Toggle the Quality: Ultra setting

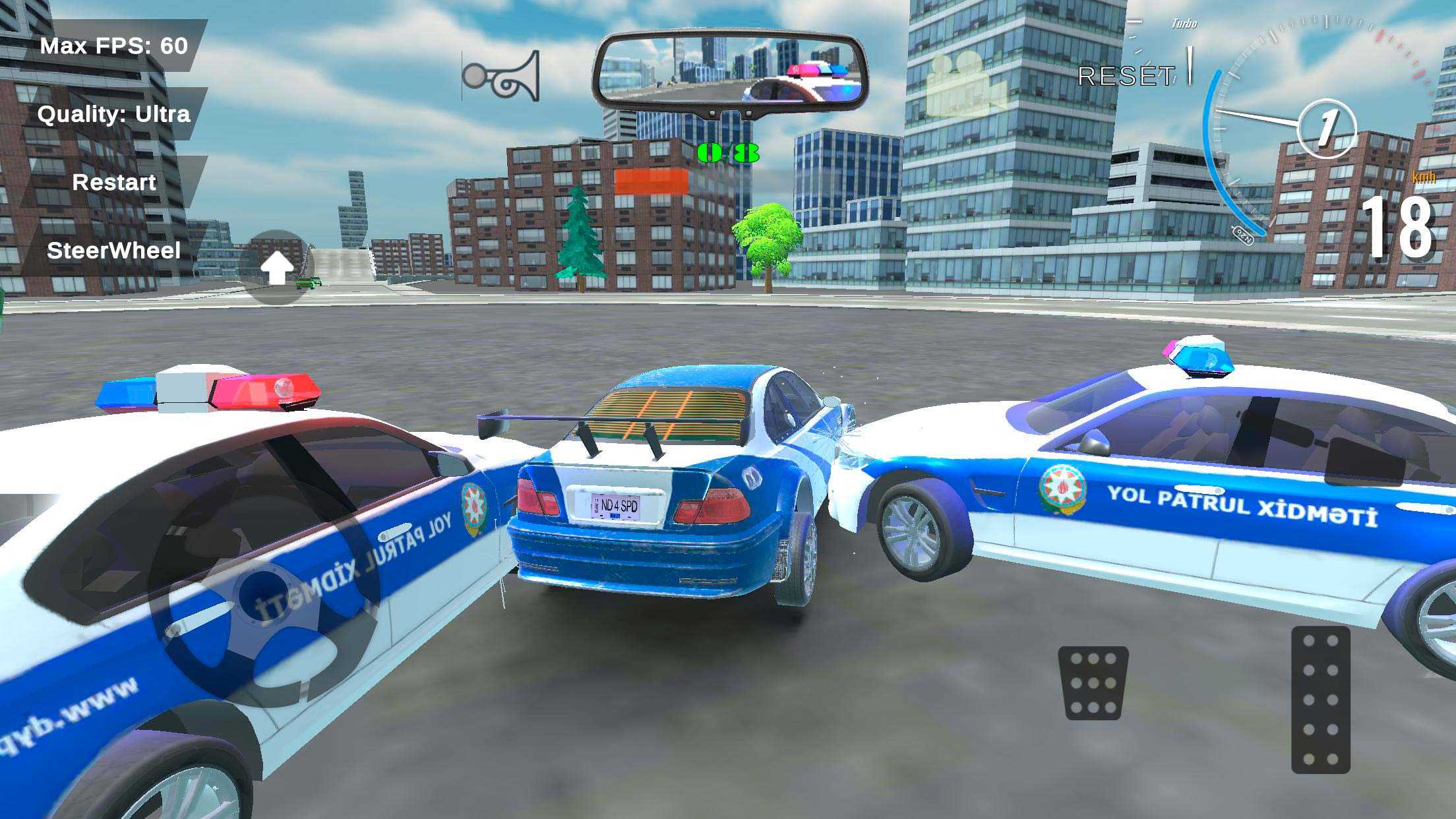coord(113,114)
